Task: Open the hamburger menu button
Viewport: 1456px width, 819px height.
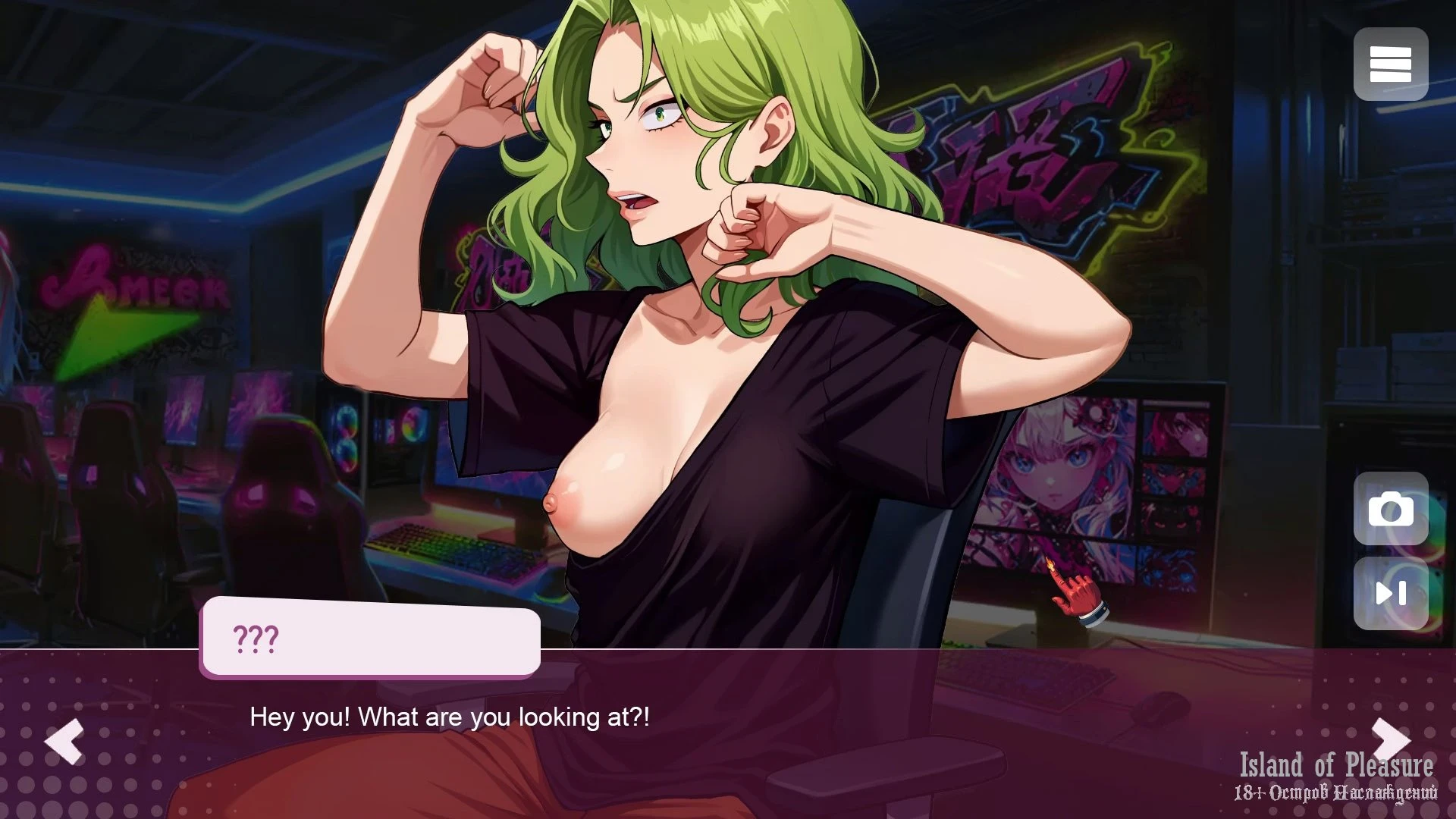Action: pyautogui.click(x=1390, y=64)
